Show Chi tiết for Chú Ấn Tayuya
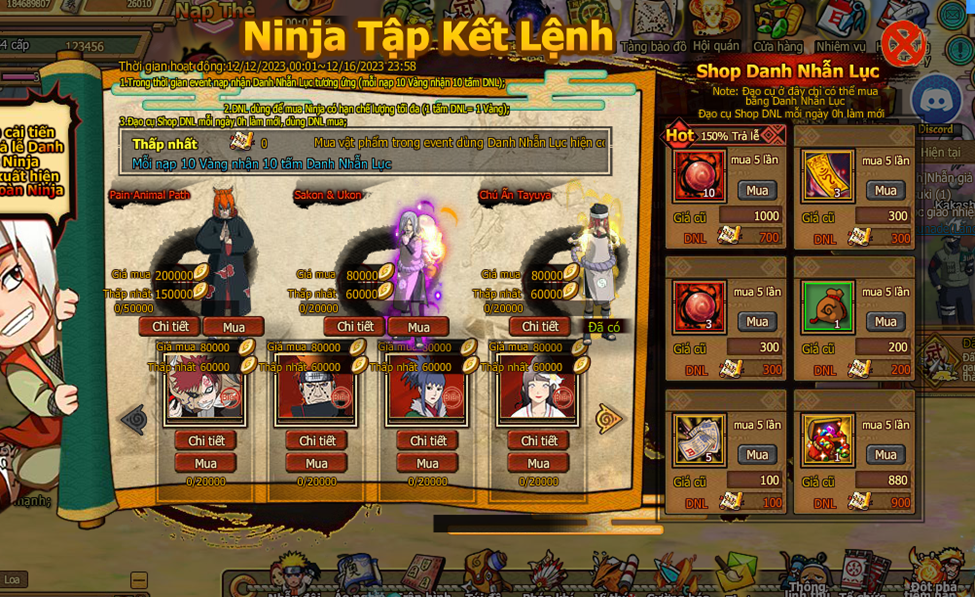The width and height of the screenshot is (975, 597). tap(540, 327)
